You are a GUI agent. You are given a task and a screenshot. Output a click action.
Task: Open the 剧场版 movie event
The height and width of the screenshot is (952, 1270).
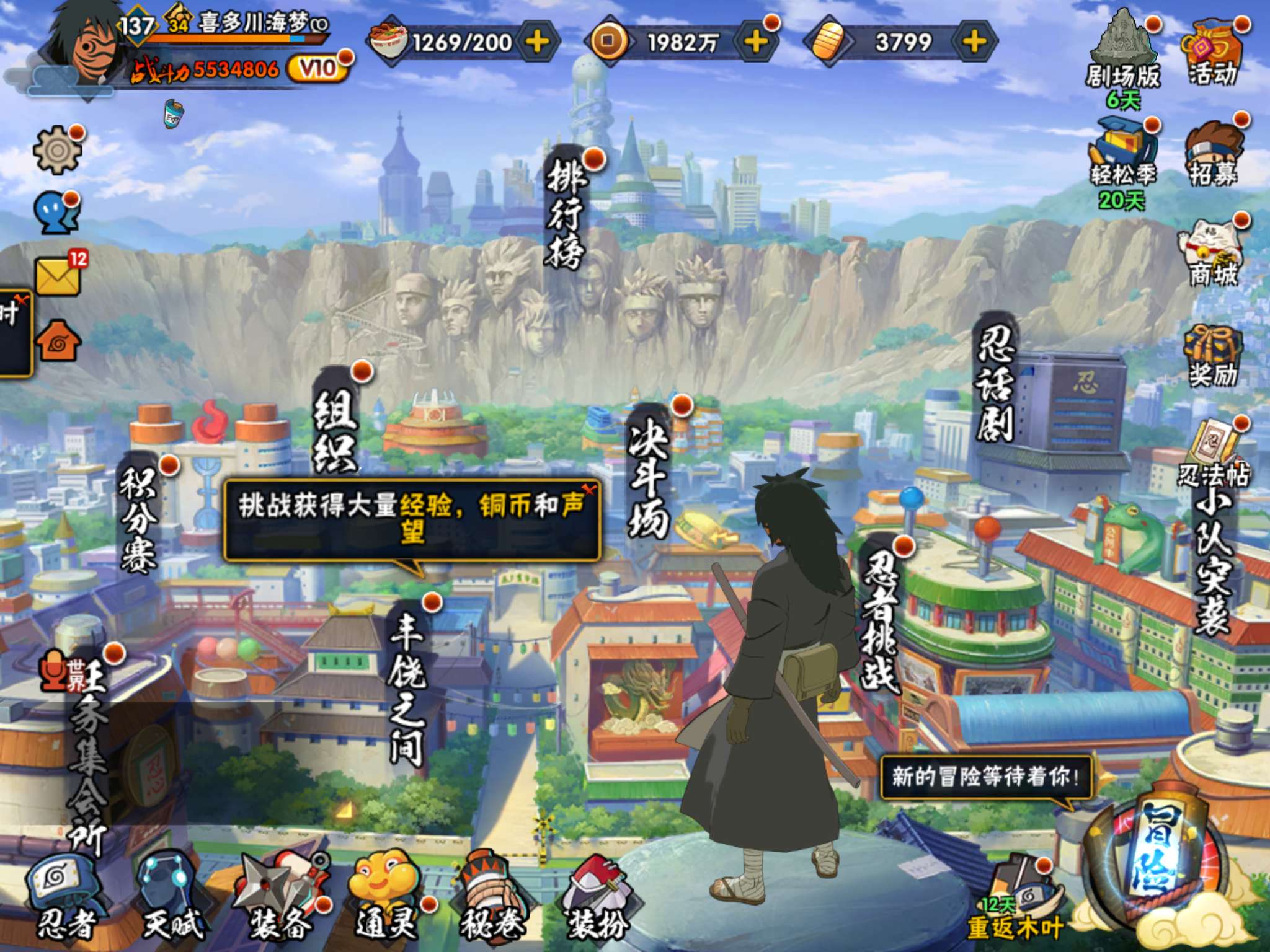pos(1122,56)
